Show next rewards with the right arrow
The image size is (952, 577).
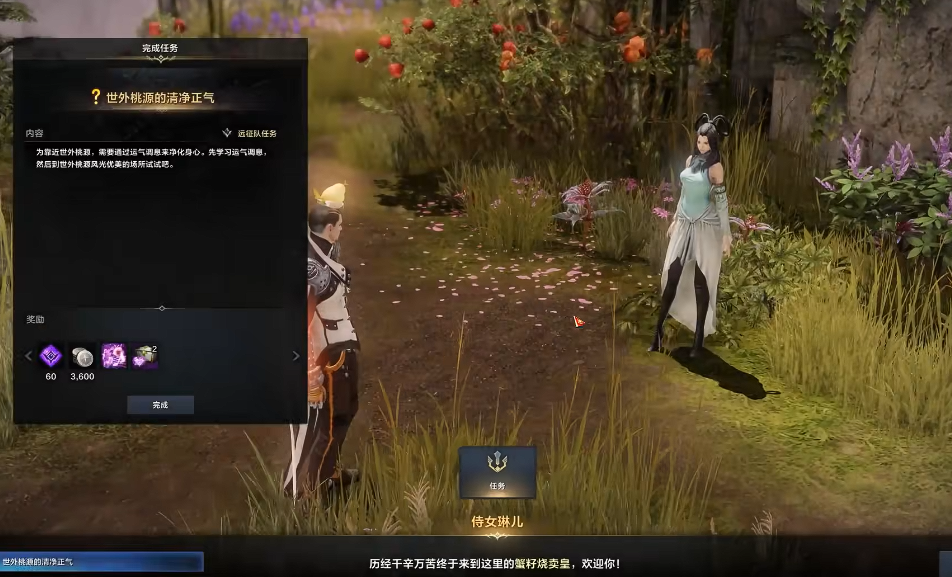(296, 356)
